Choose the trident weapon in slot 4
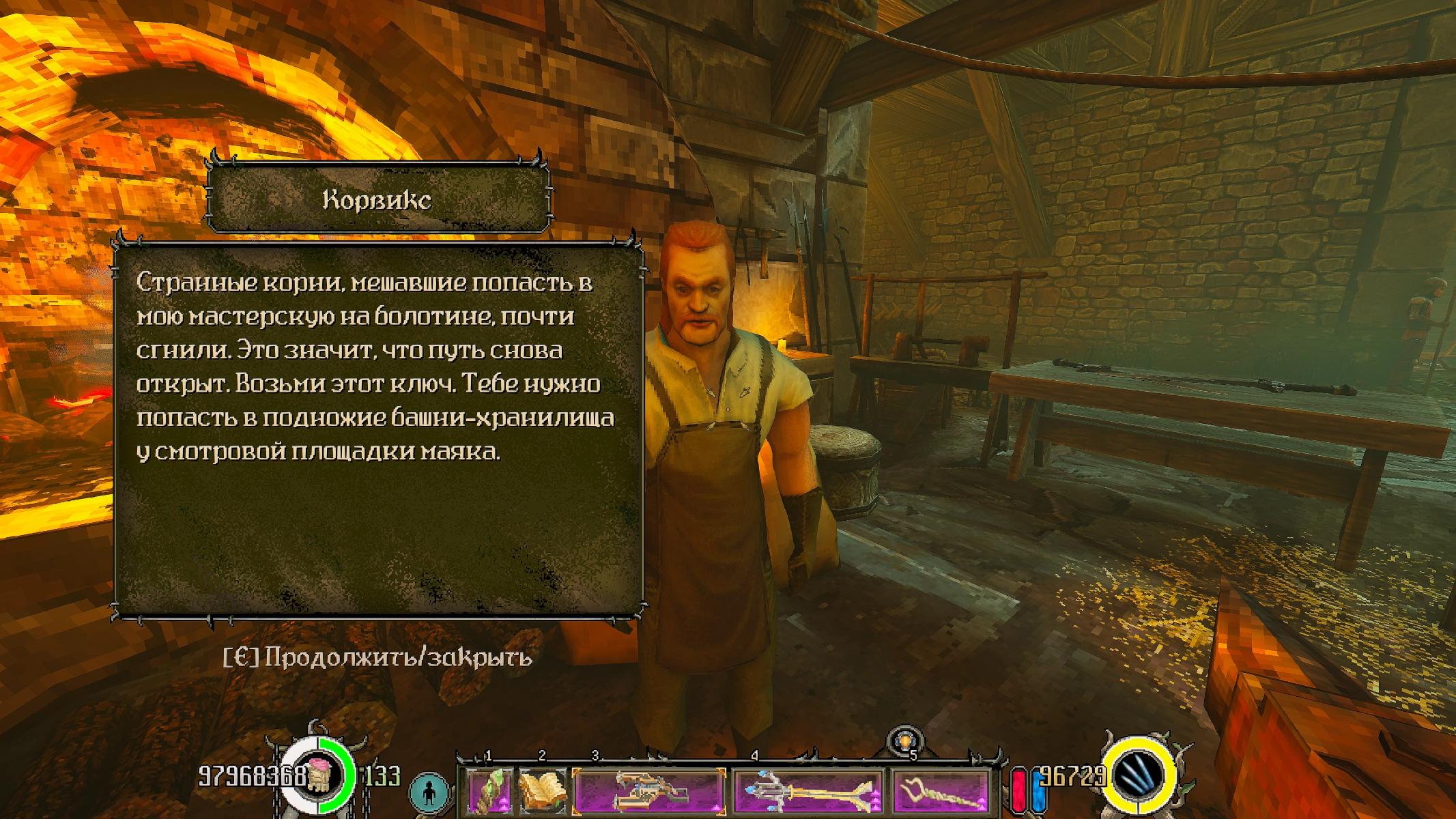This screenshot has height=819, width=1456. 808,790
